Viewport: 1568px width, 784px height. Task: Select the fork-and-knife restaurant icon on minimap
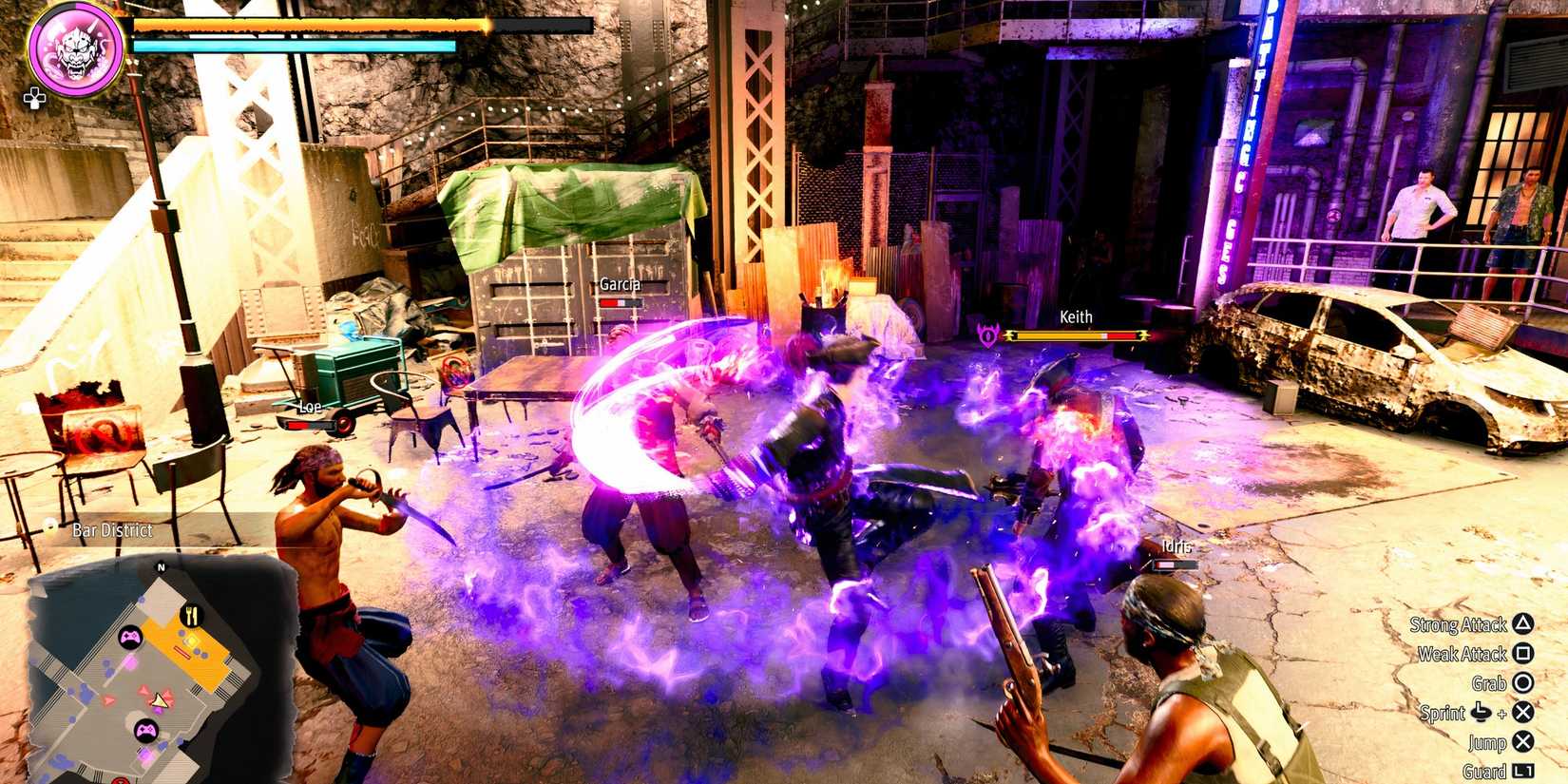[x=190, y=614]
